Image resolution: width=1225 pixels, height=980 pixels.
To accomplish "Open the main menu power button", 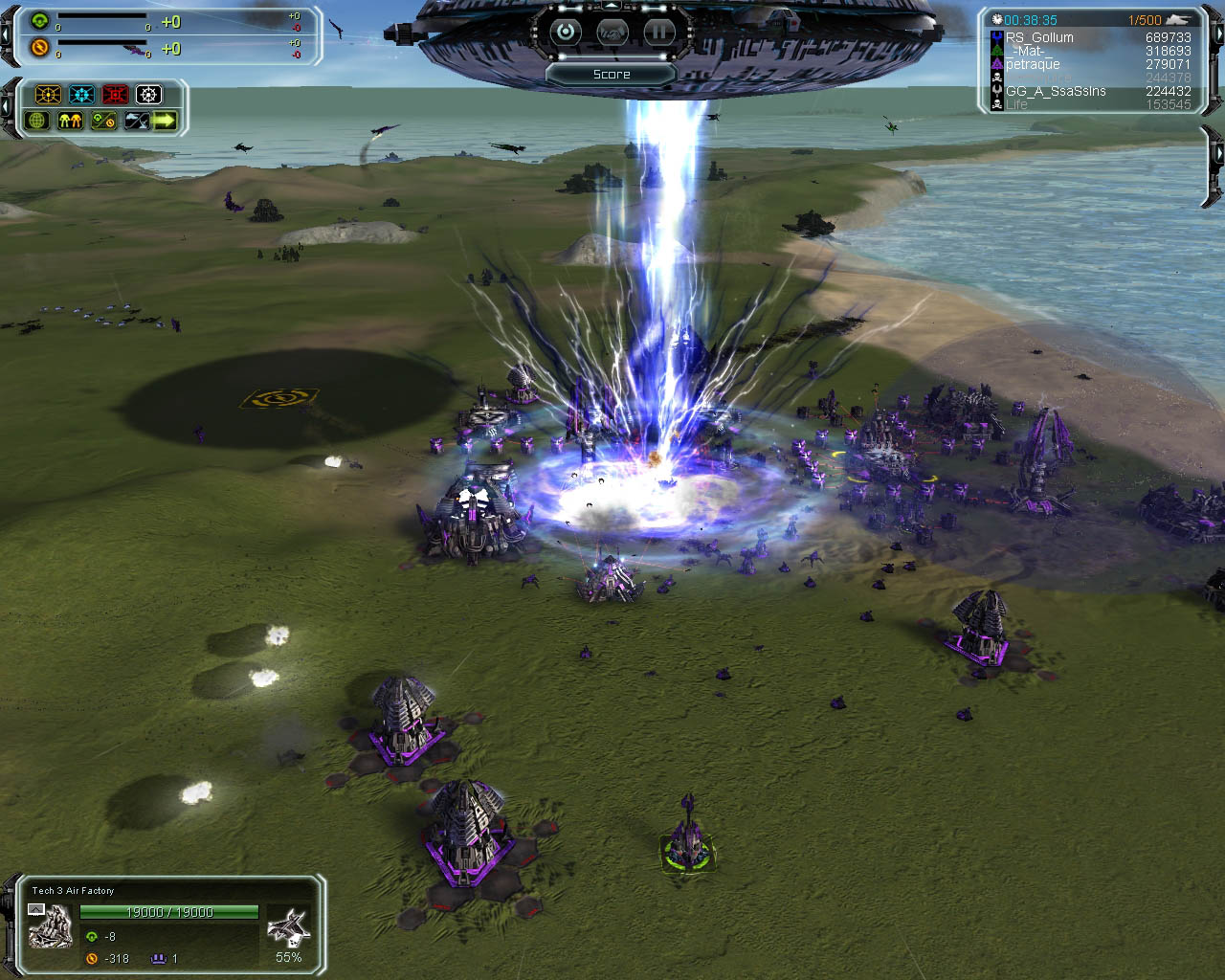I will tap(566, 33).
